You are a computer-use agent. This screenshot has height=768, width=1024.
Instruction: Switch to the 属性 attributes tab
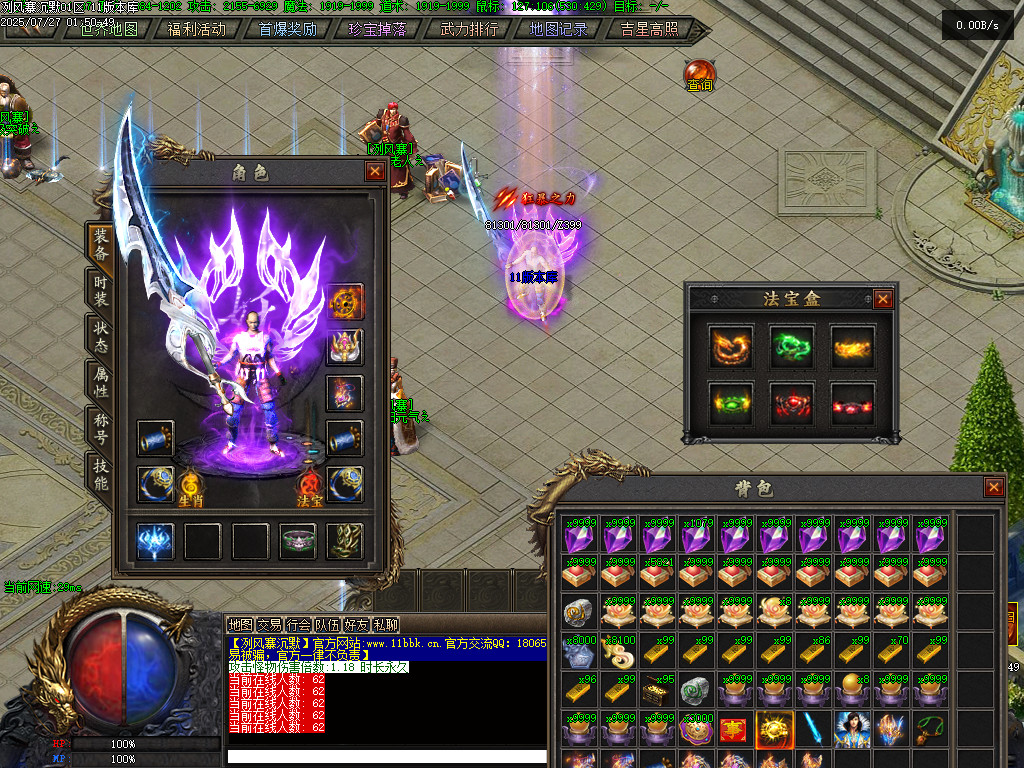pos(101,380)
